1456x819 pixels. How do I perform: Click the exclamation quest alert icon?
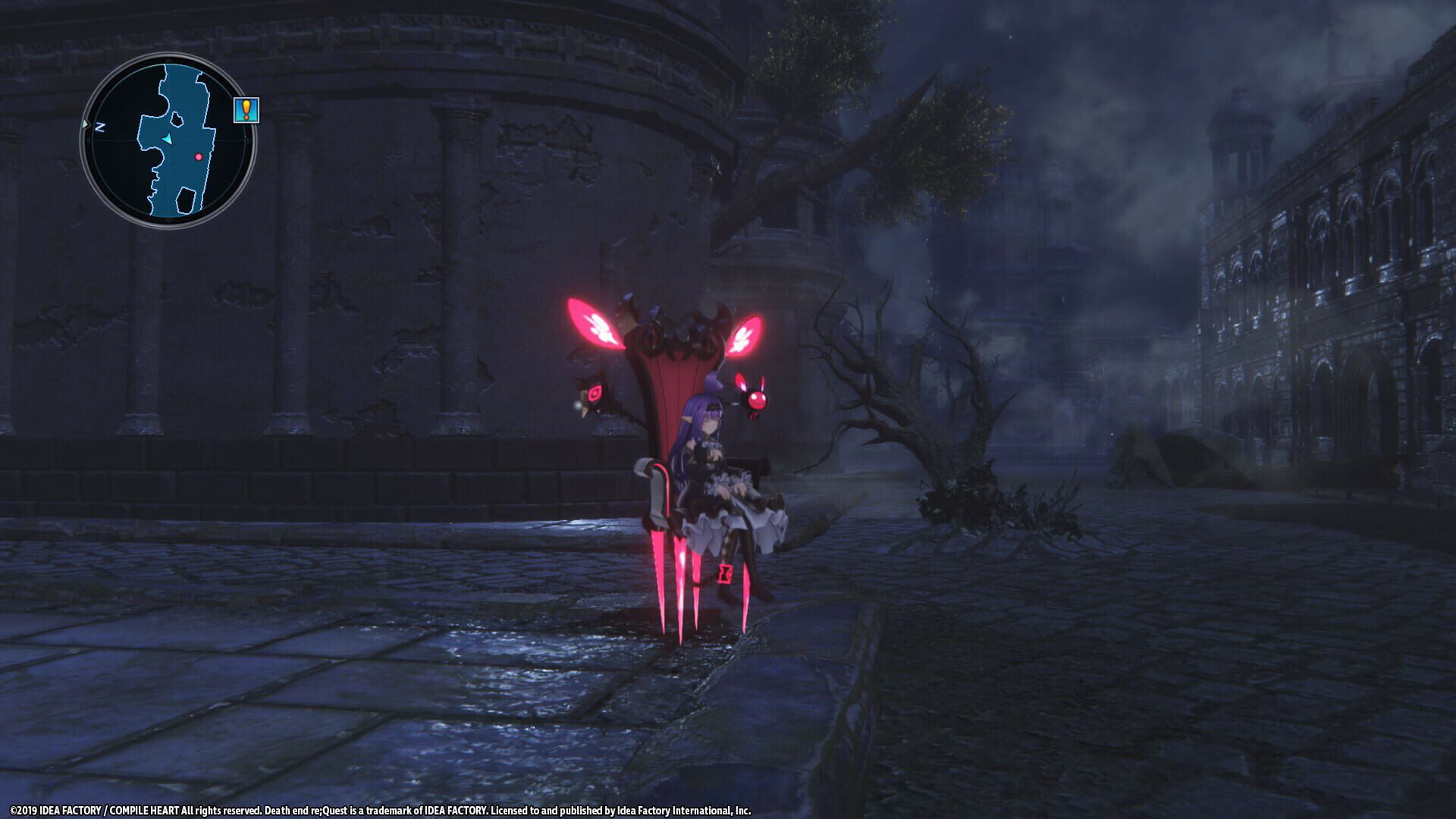(247, 111)
